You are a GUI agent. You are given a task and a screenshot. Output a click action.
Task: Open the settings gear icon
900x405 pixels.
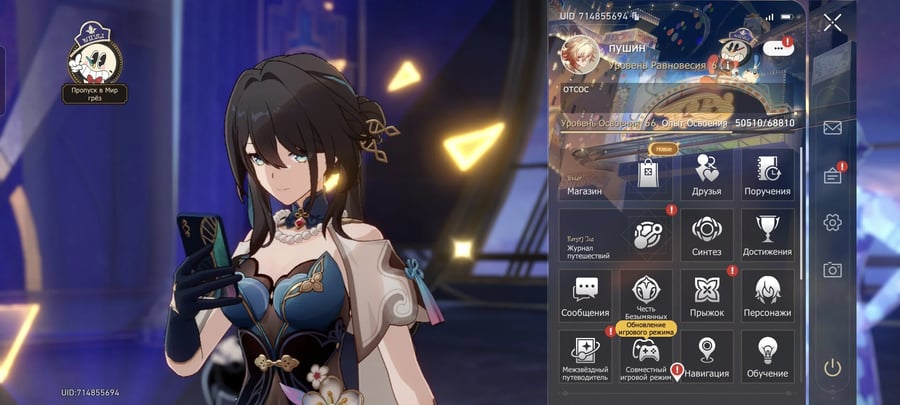click(x=832, y=222)
